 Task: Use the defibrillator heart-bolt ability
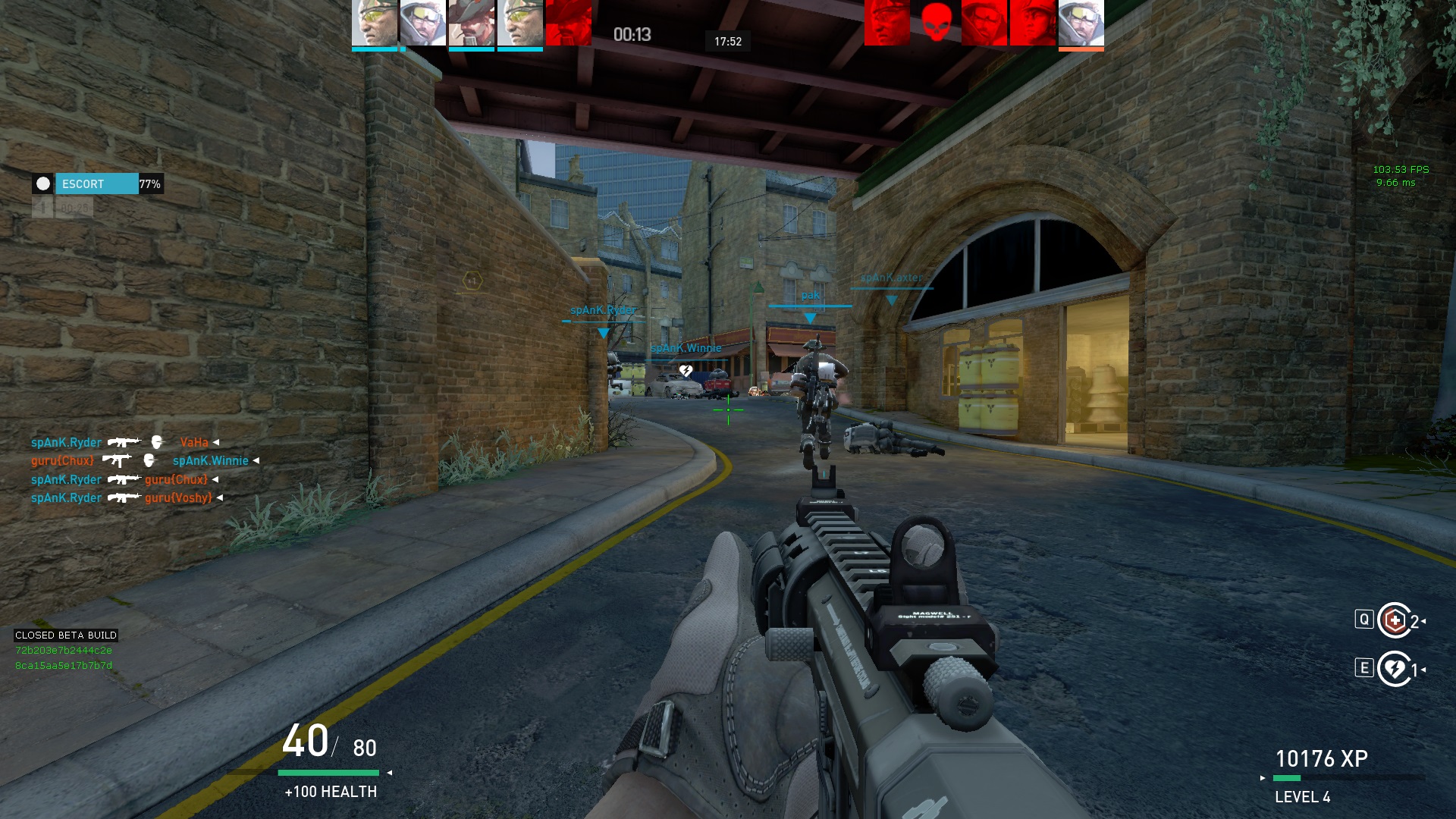tap(1394, 669)
